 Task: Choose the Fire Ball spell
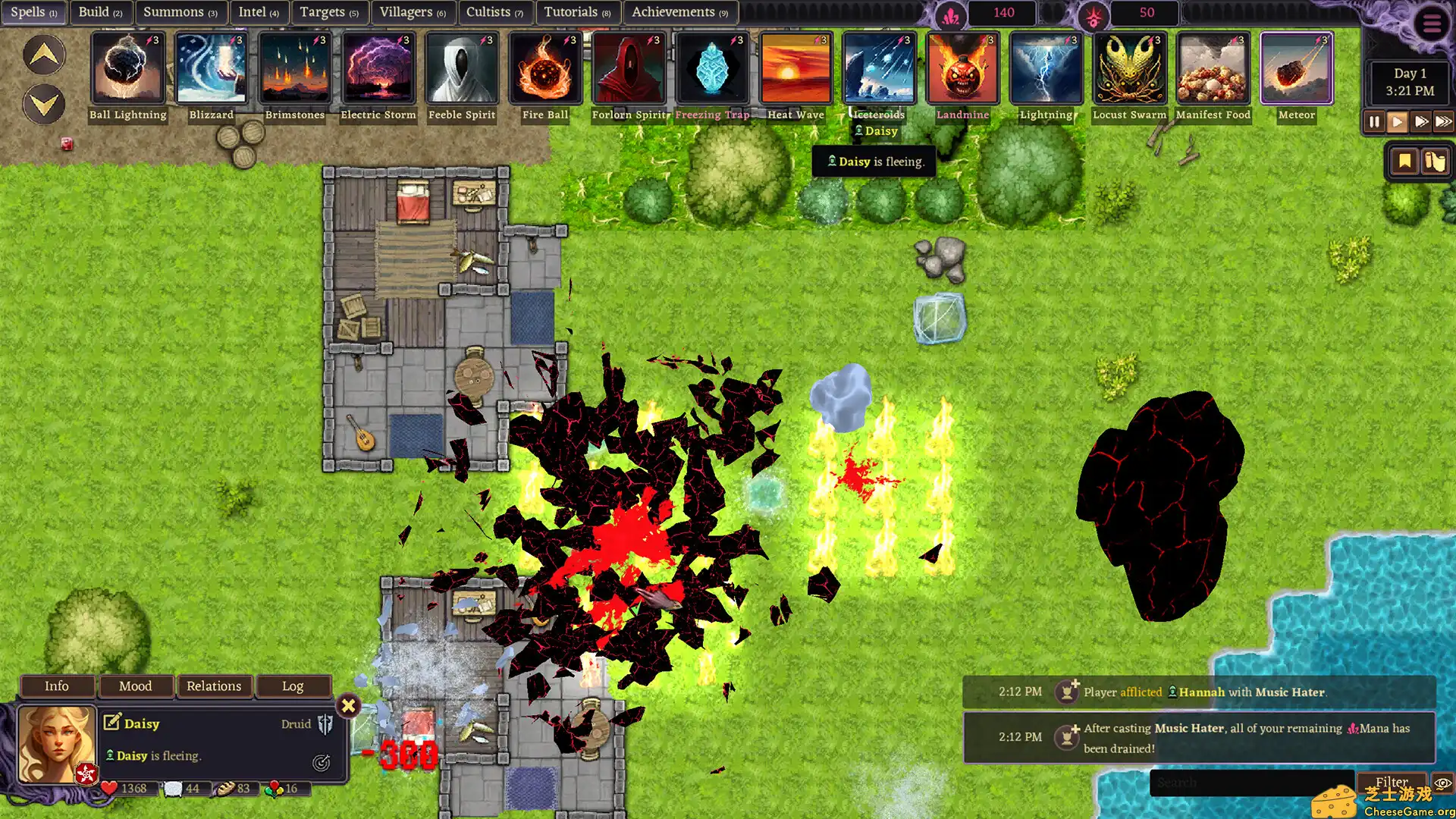(x=545, y=68)
